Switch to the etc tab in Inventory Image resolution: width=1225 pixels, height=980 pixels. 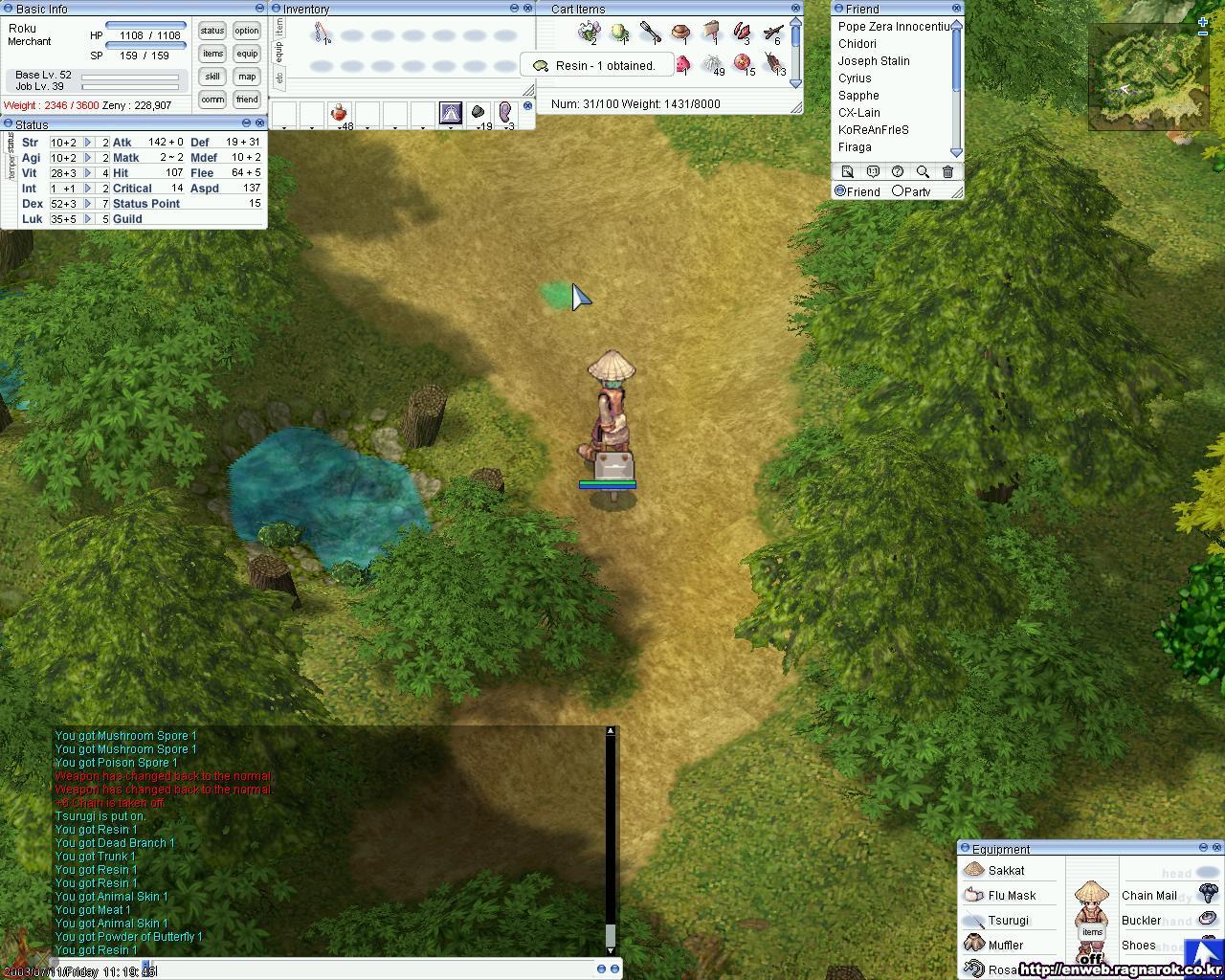pos(278,78)
